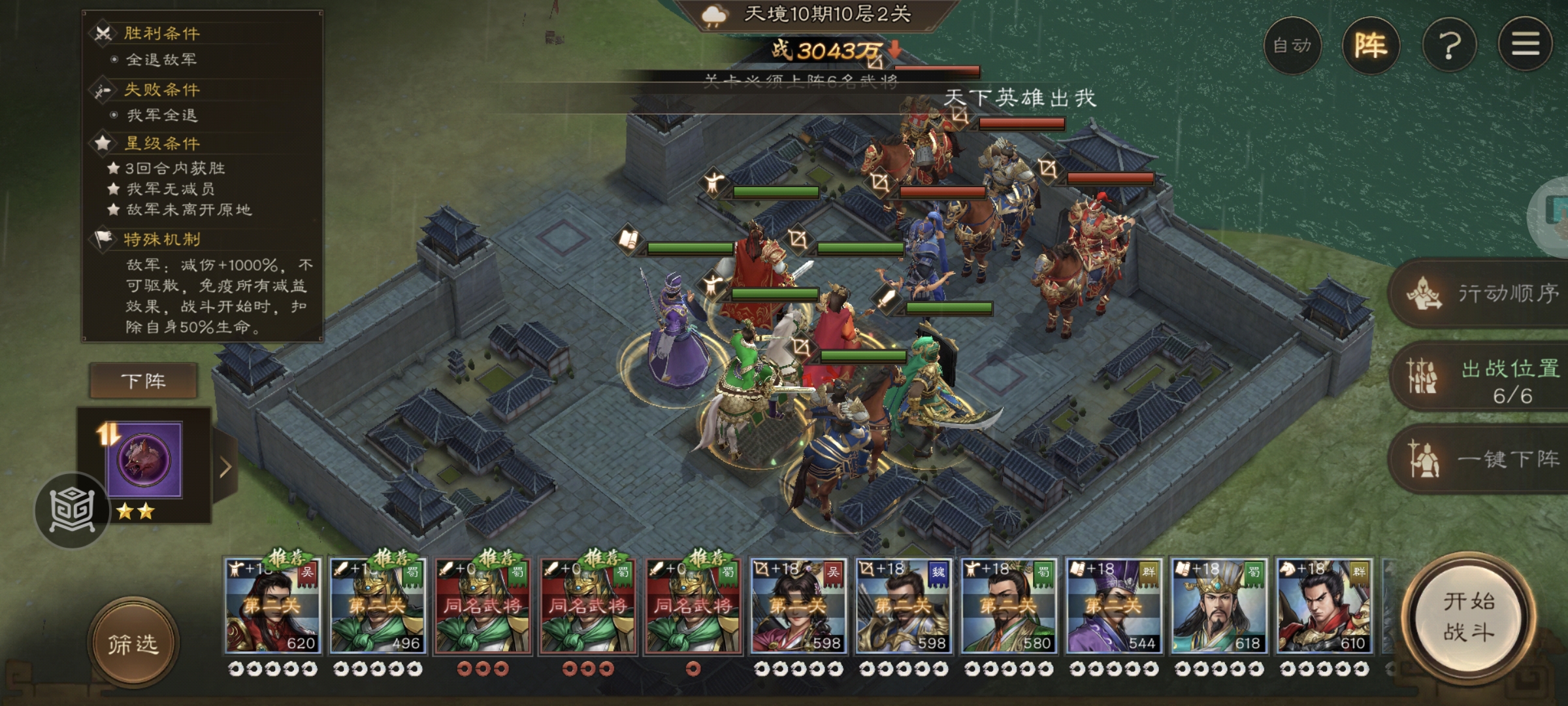Start the battle with 开始战斗

coord(1469,618)
